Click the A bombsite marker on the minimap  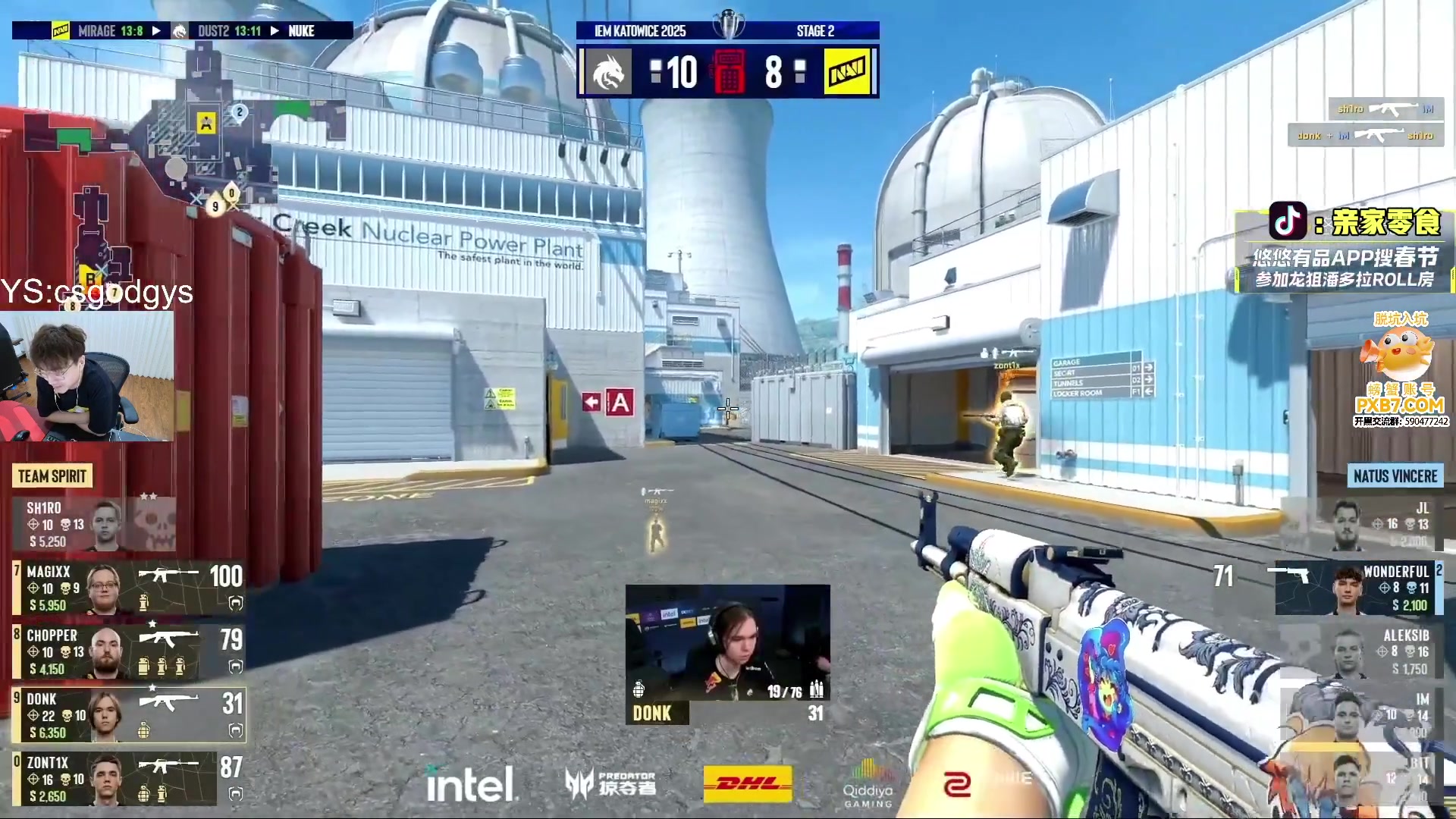[x=206, y=123]
